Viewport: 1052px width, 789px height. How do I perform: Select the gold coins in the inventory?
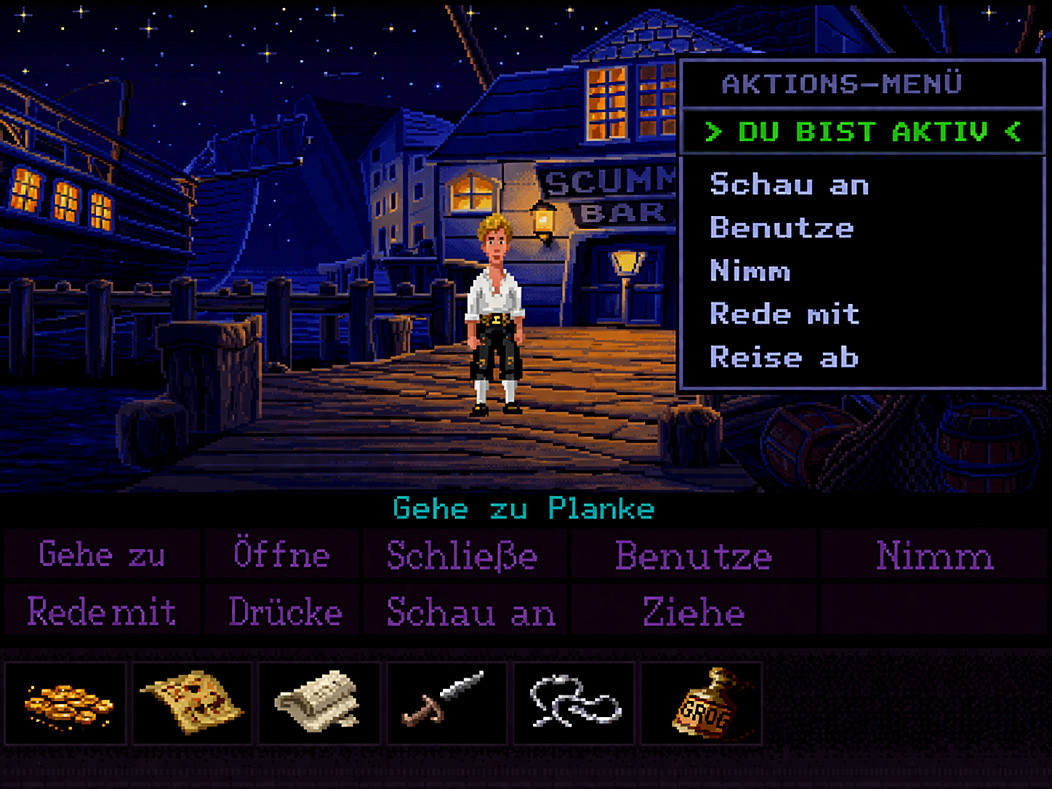67,704
